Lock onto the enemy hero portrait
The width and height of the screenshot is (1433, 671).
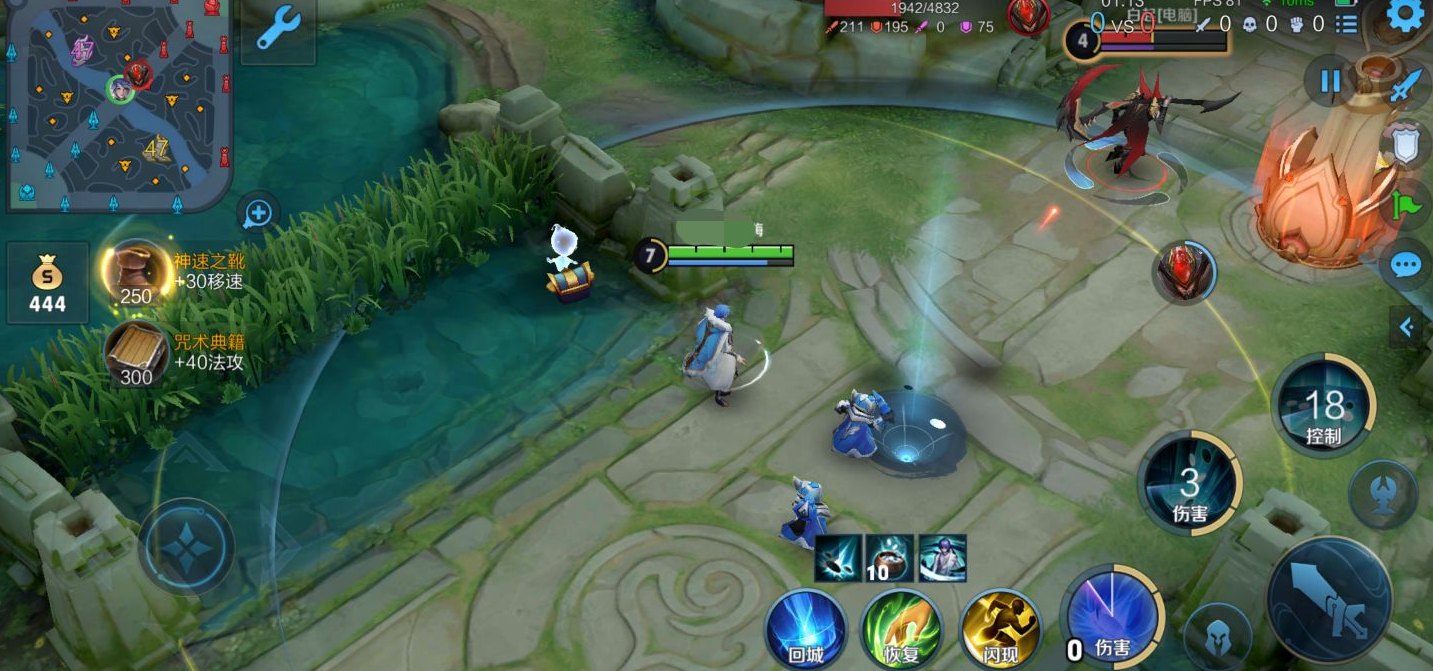[1185, 272]
